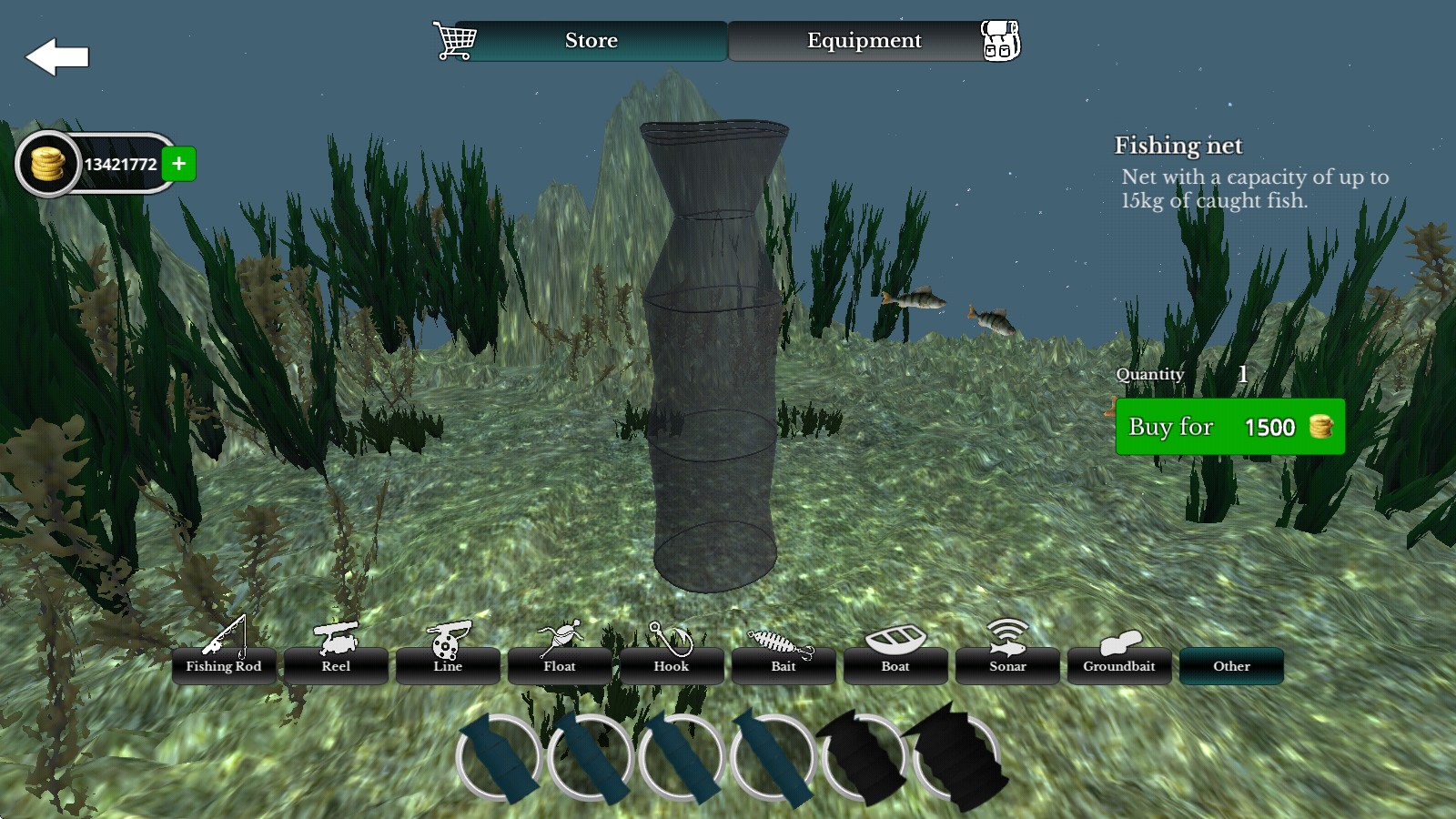Select the Hook category

pos(672,665)
